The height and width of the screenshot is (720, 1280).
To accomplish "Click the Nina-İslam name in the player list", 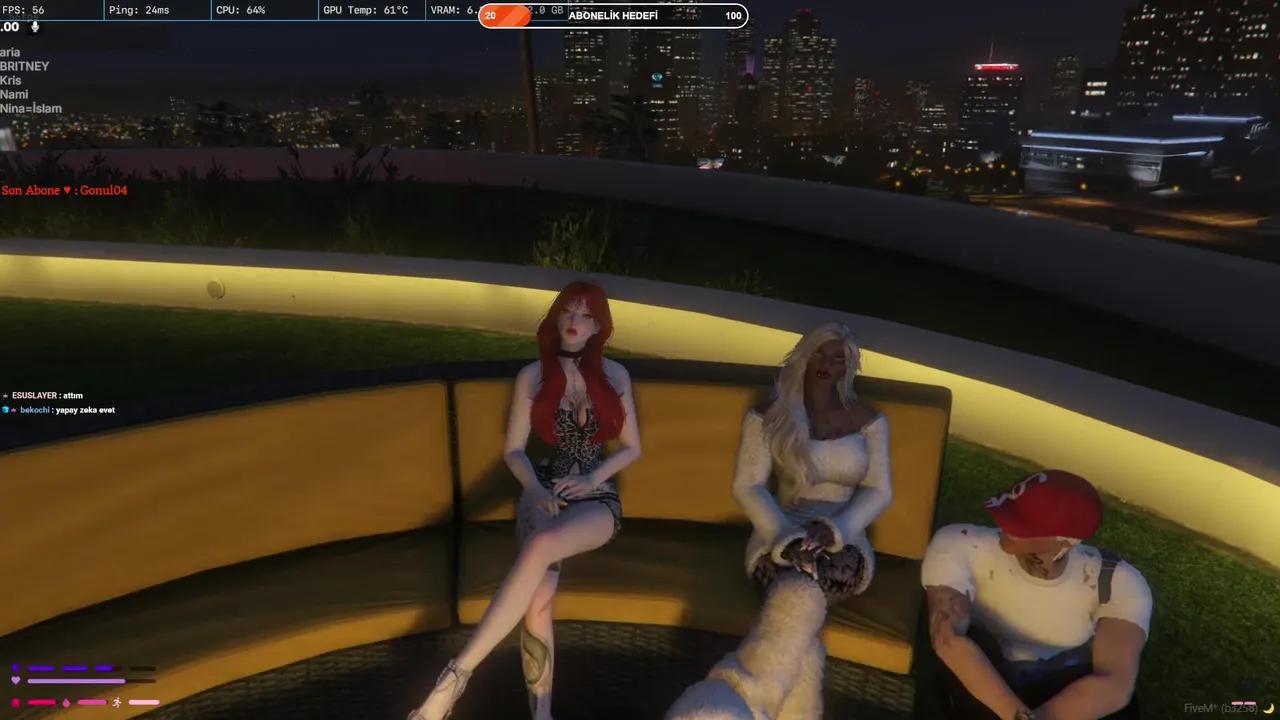I will (x=31, y=108).
